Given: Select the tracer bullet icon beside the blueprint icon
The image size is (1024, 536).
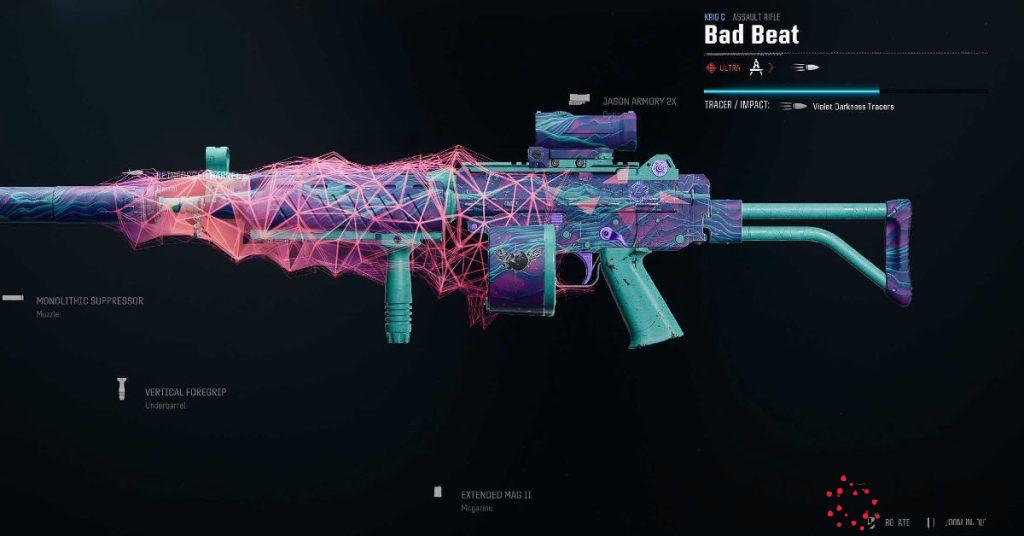Looking at the screenshot, I should coord(806,68).
